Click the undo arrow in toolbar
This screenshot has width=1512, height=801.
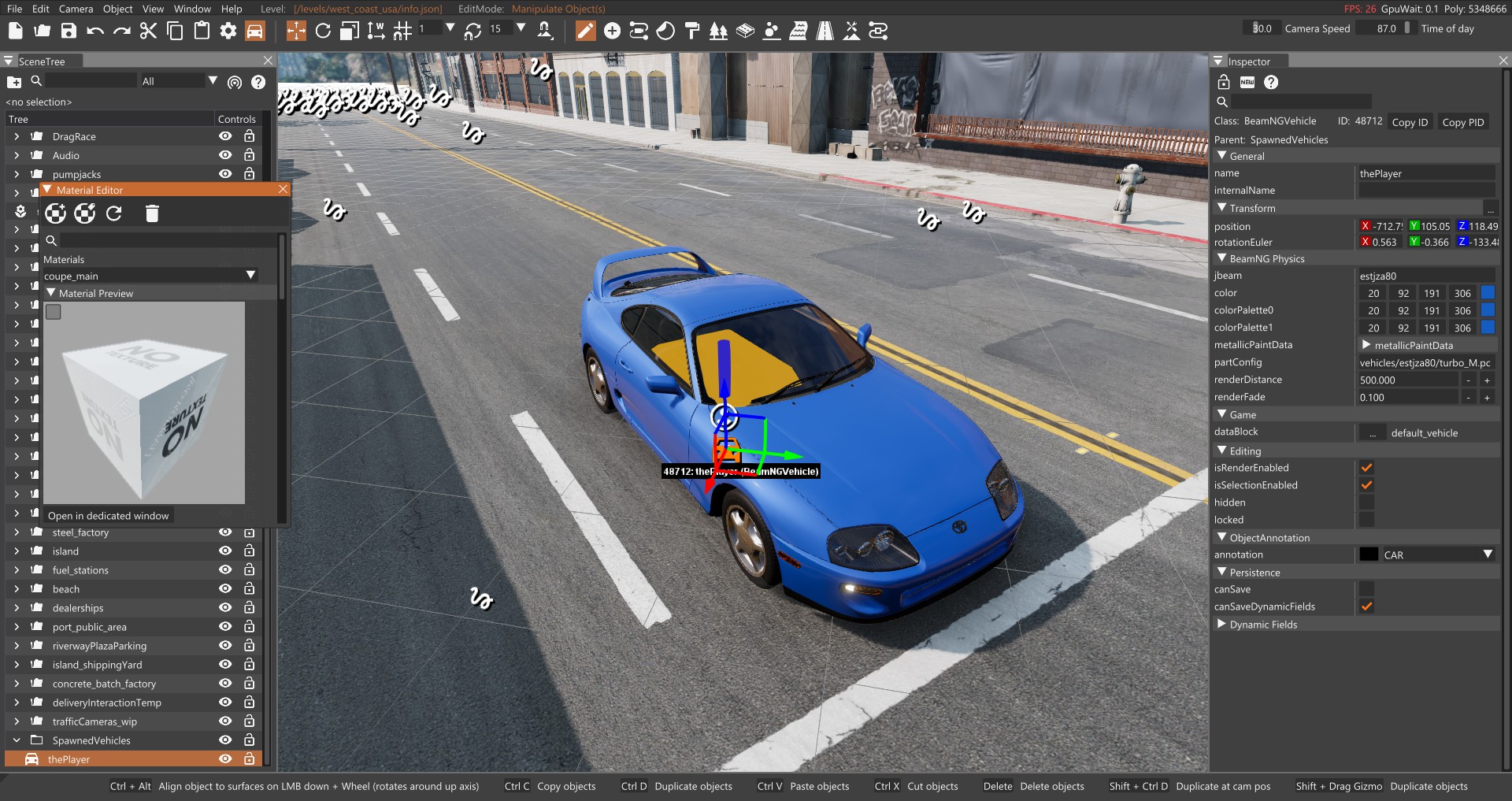pyautogui.click(x=95, y=31)
